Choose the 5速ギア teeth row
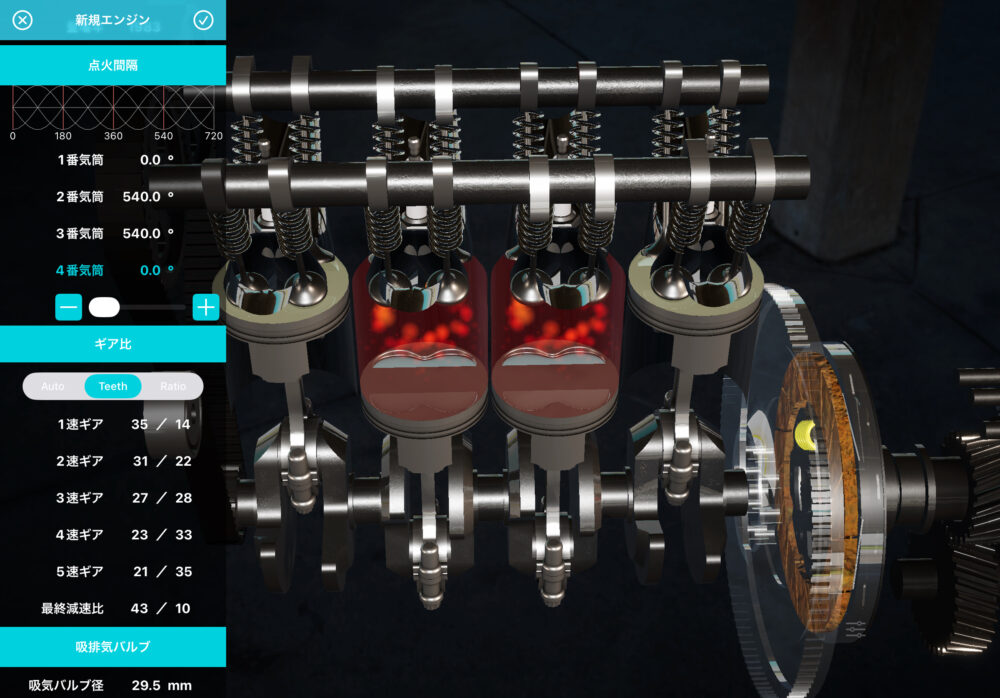The height and width of the screenshot is (698, 1000). click(x=113, y=571)
